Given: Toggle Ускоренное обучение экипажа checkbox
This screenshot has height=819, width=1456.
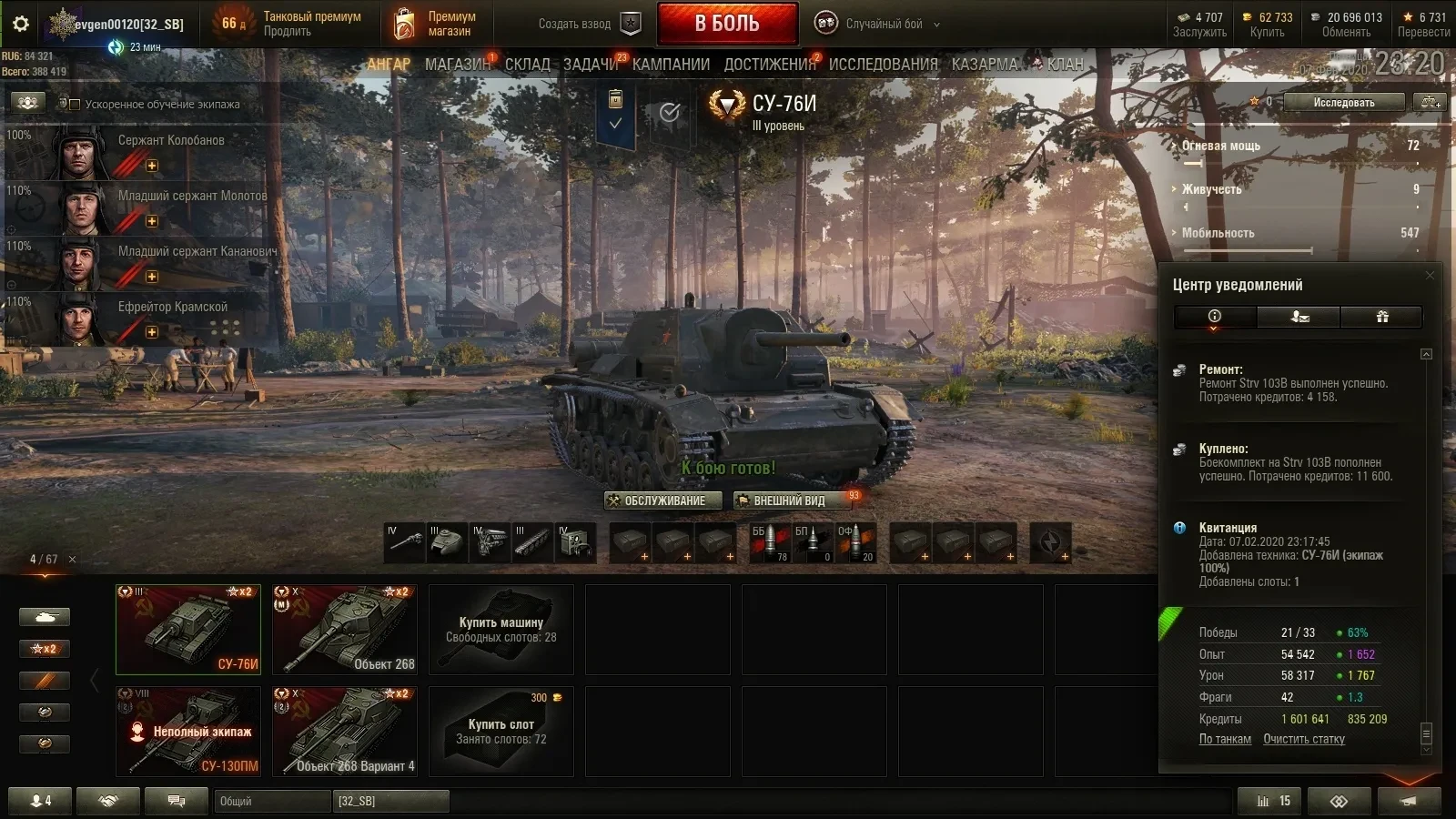Looking at the screenshot, I should coord(76,105).
